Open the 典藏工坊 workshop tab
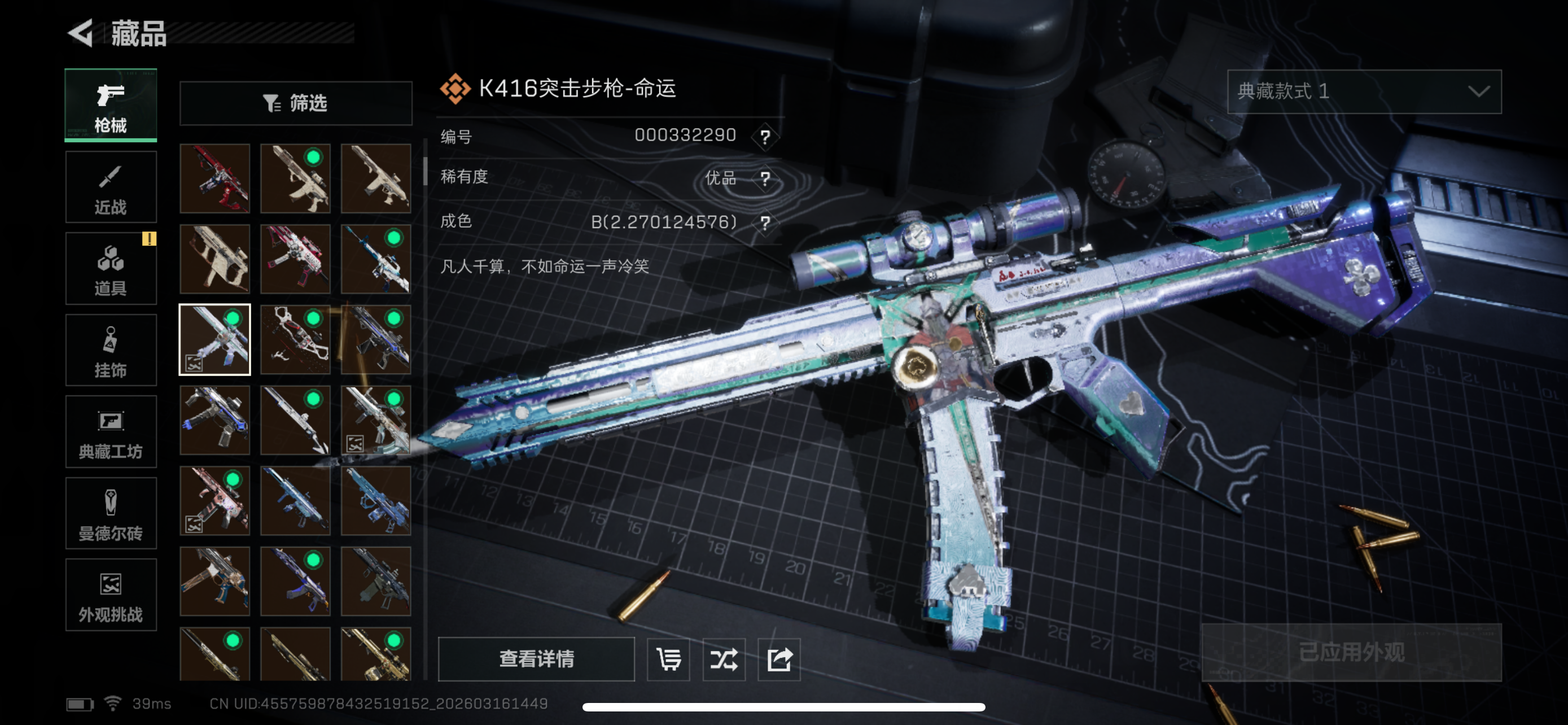This screenshot has height=725, width=1568. pyautogui.click(x=111, y=431)
